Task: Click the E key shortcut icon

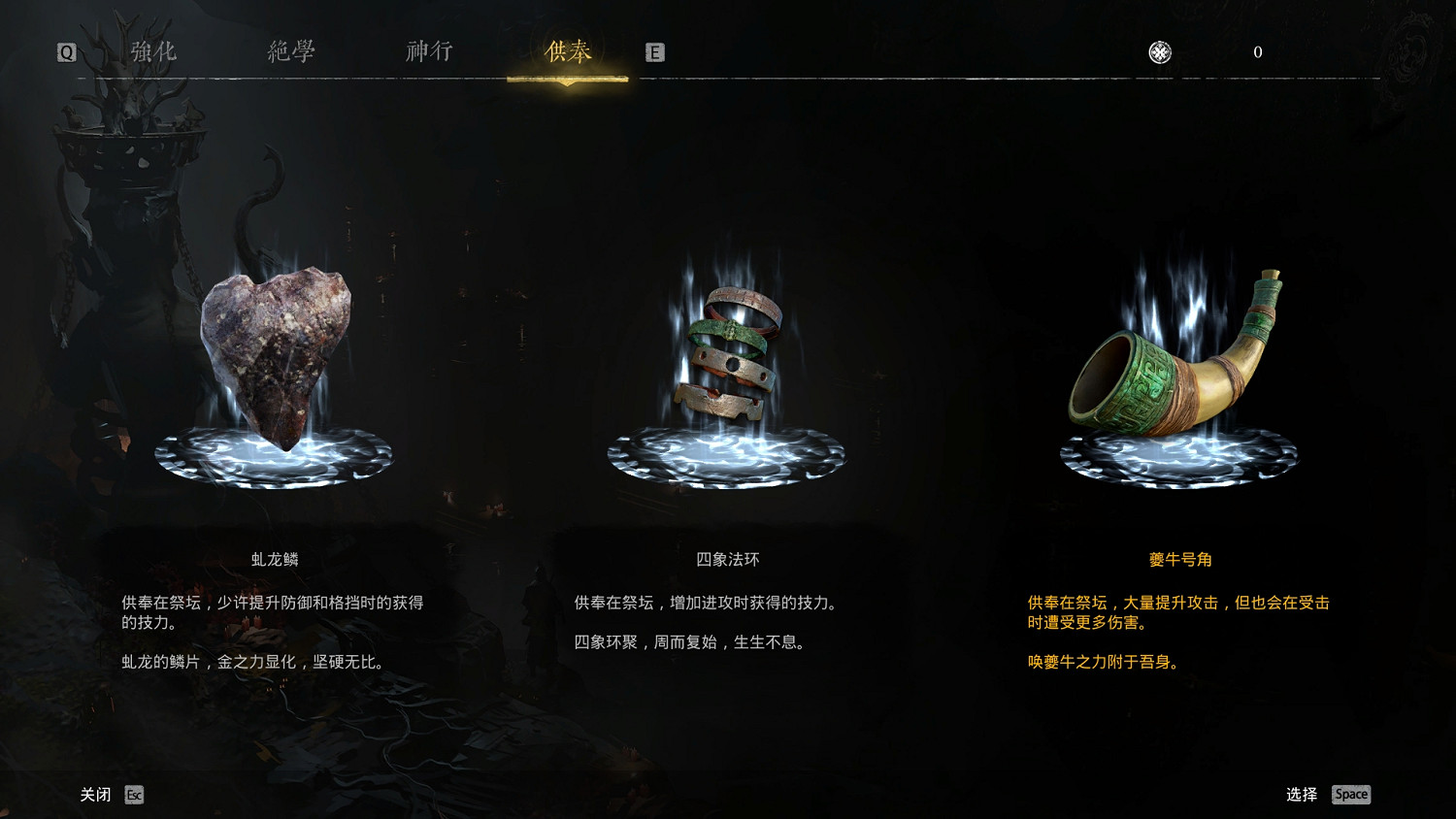Action: tap(655, 52)
